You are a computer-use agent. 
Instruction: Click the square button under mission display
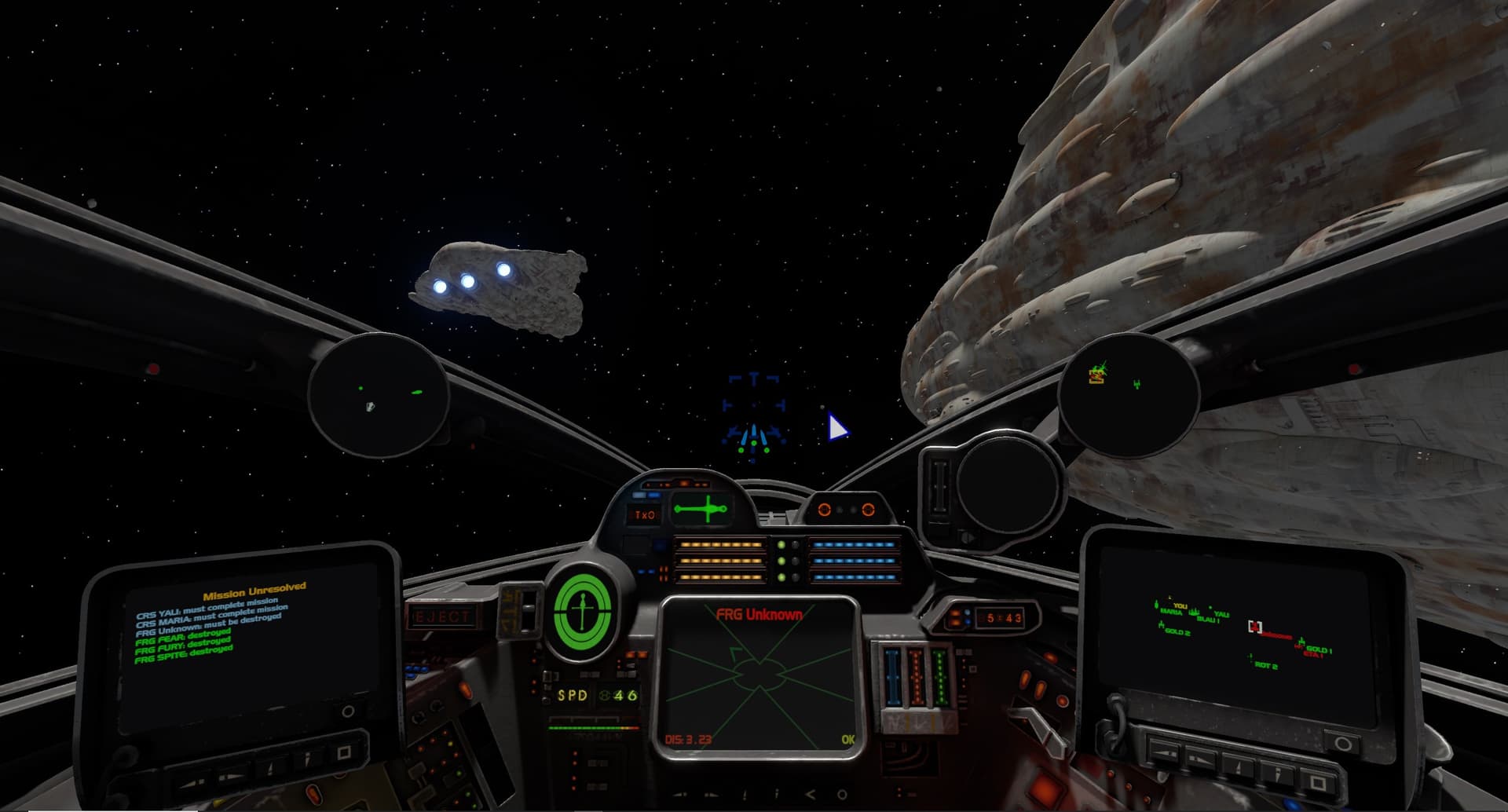pyautogui.click(x=343, y=752)
